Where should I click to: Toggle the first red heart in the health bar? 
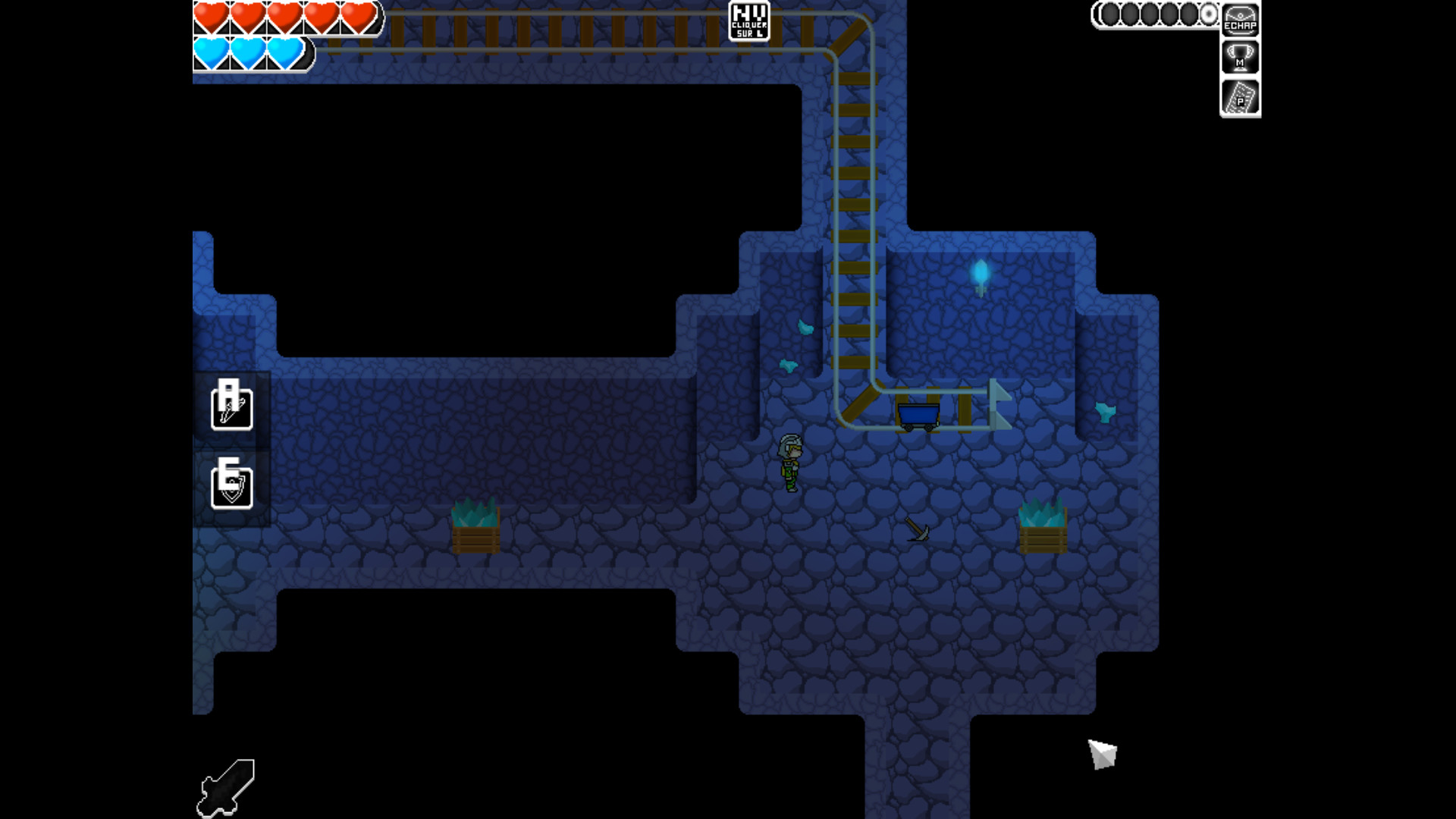[211, 17]
